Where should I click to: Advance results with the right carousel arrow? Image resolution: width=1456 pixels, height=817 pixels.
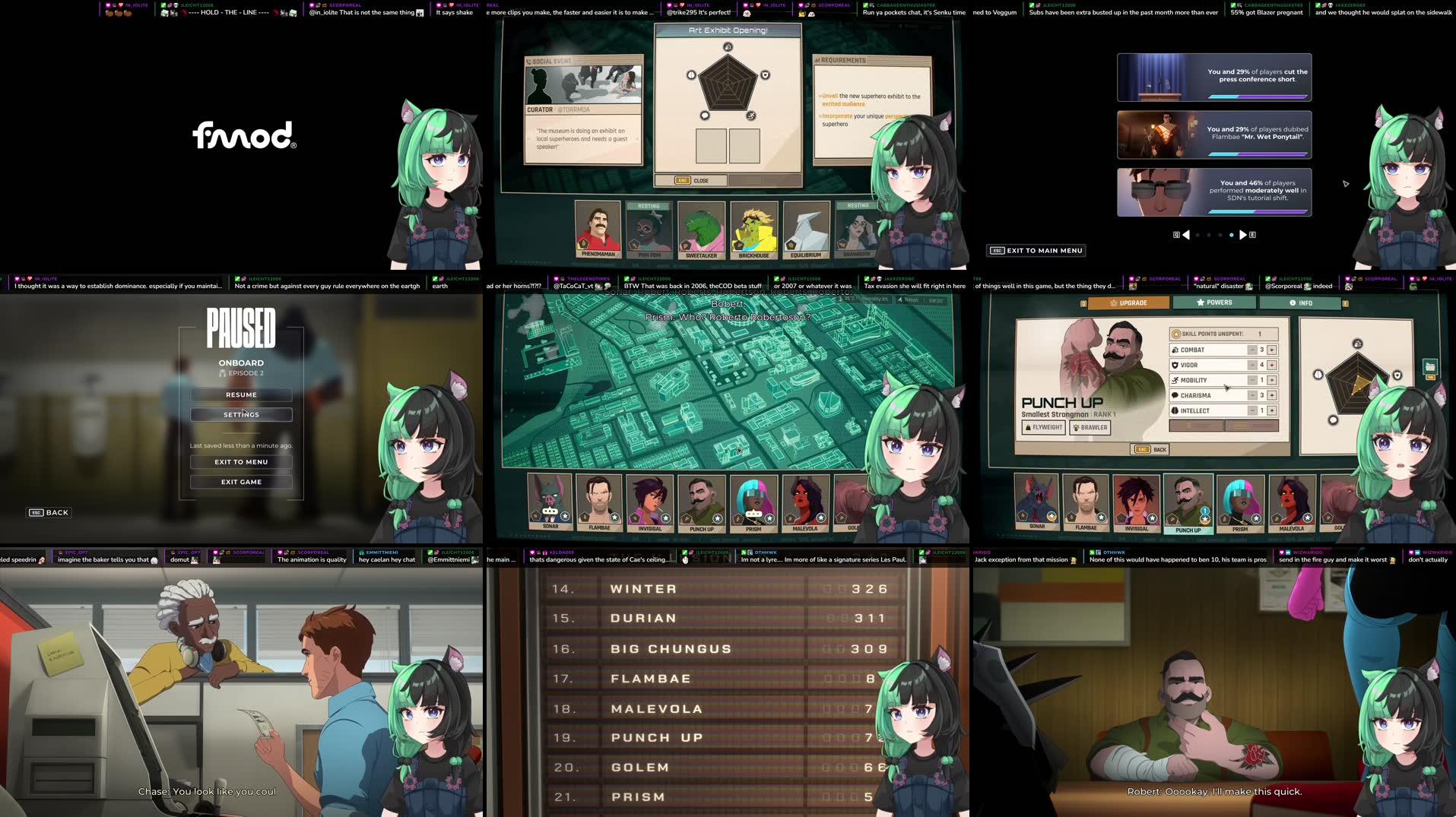[x=1242, y=234]
